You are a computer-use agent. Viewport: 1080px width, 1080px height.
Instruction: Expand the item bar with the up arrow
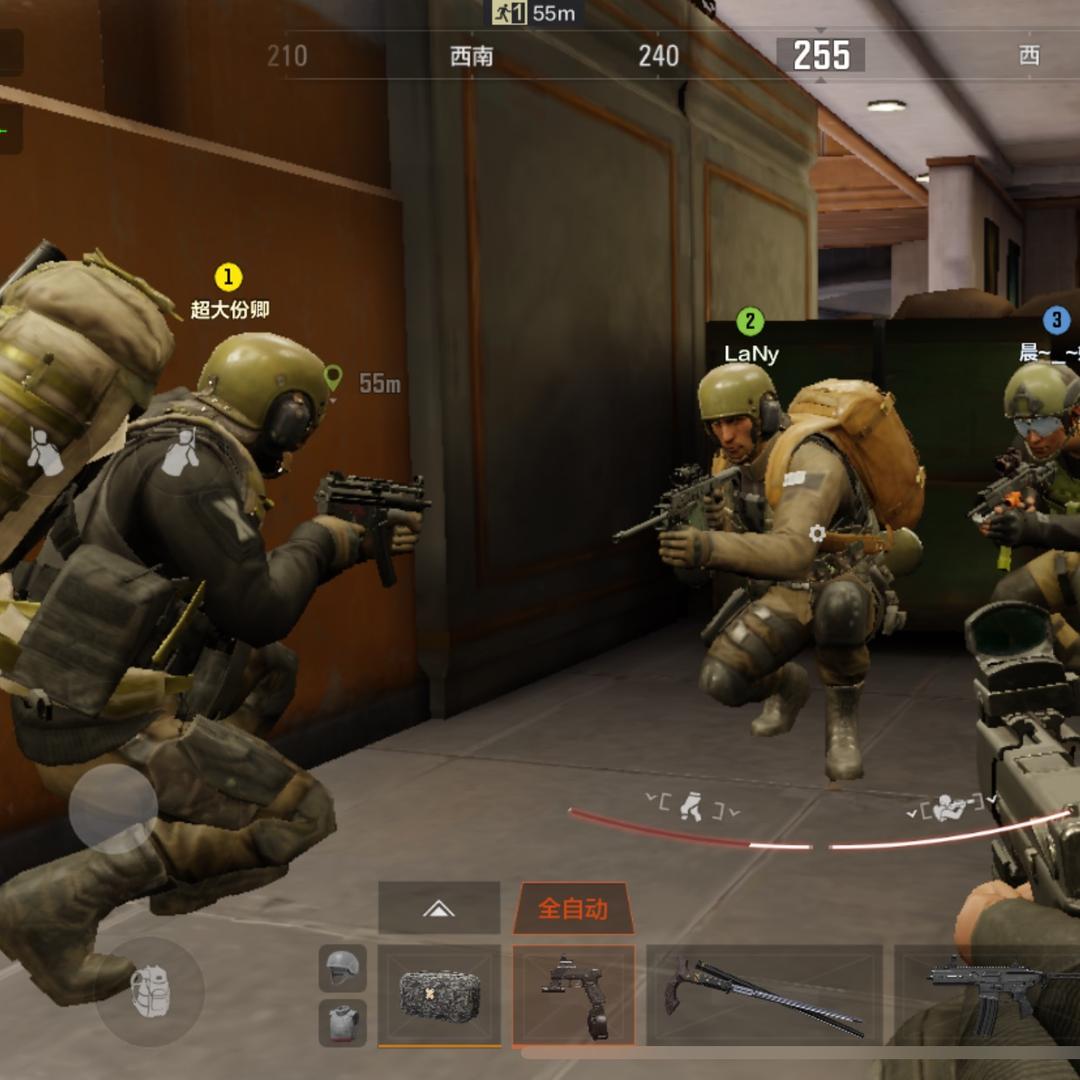click(x=439, y=908)
